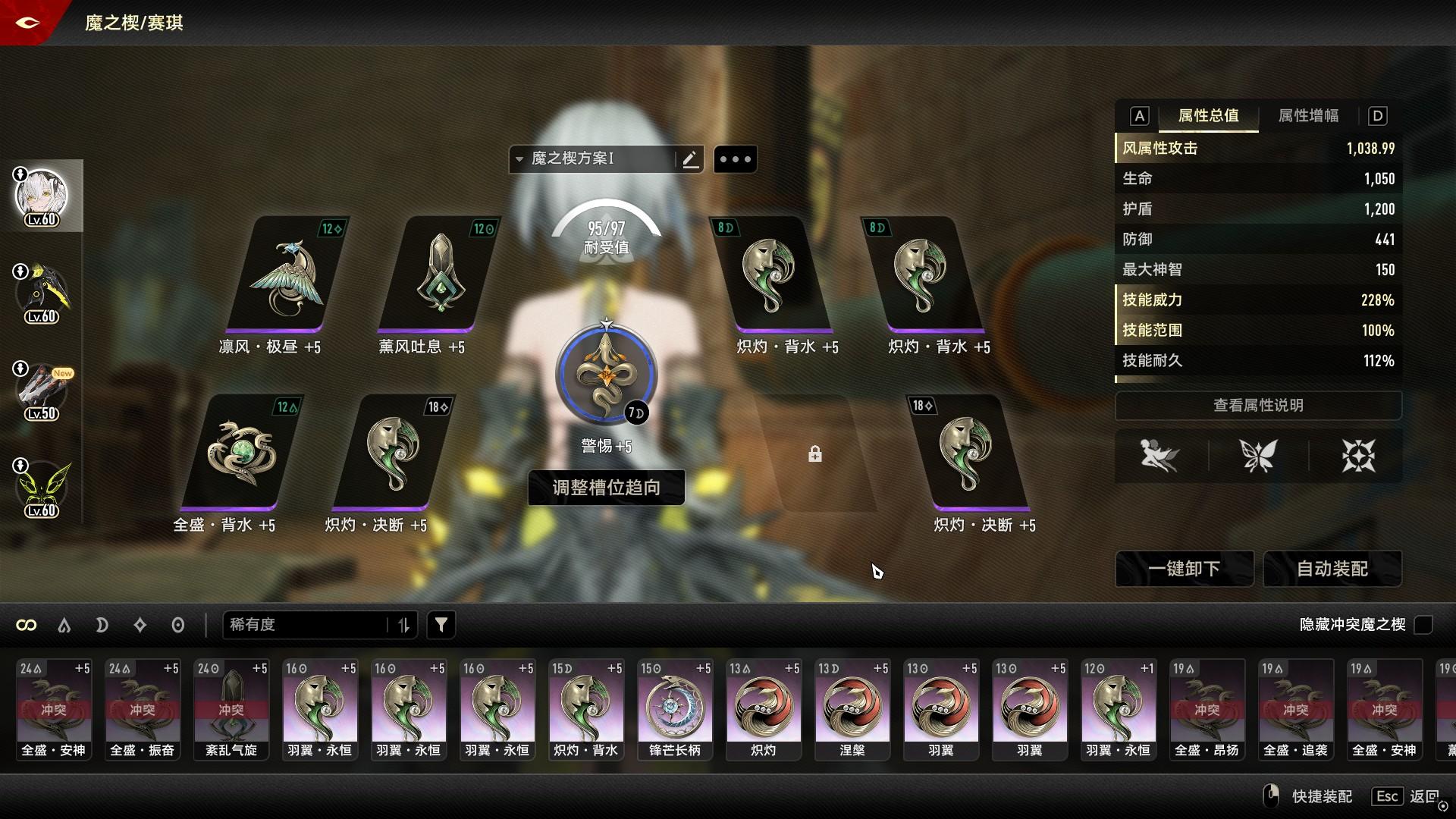
Task: Pick the 锋芒长柄 wedge from inventory
Action: click(x=674, y=709)
